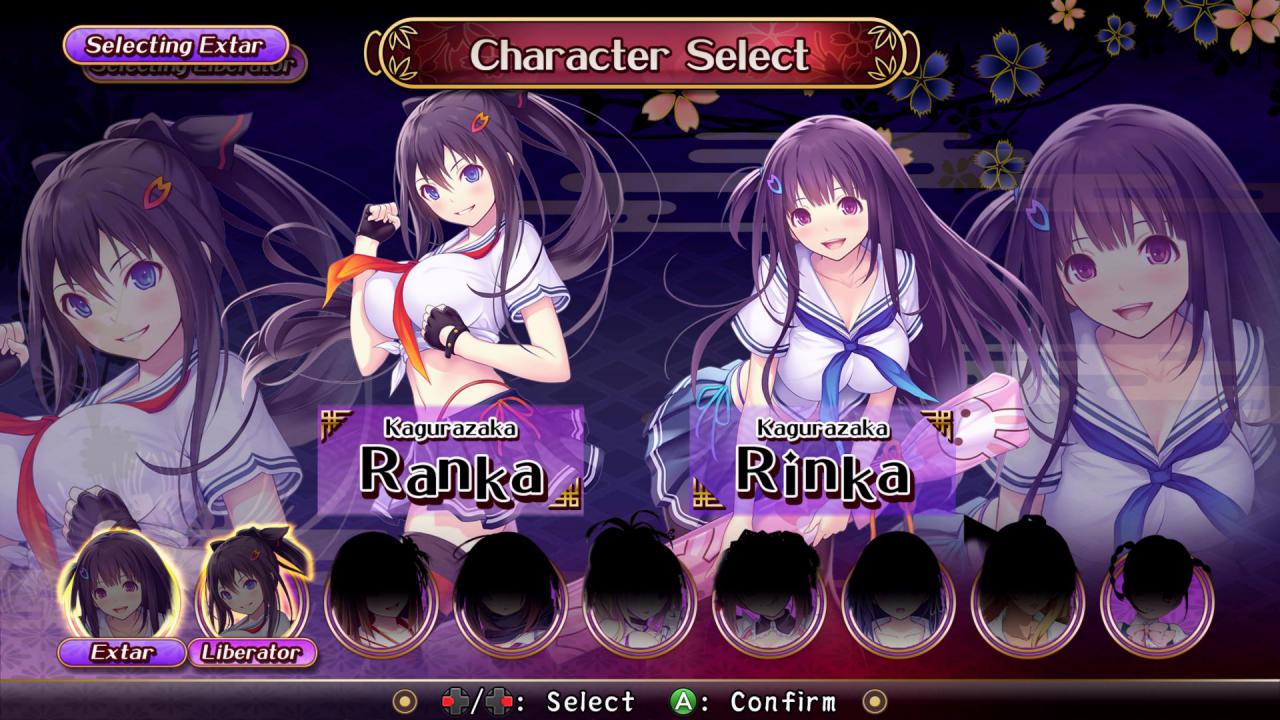Choose the Liberator role label
Viewport: 1280px width, 720px height.
[x=252, y=653]
